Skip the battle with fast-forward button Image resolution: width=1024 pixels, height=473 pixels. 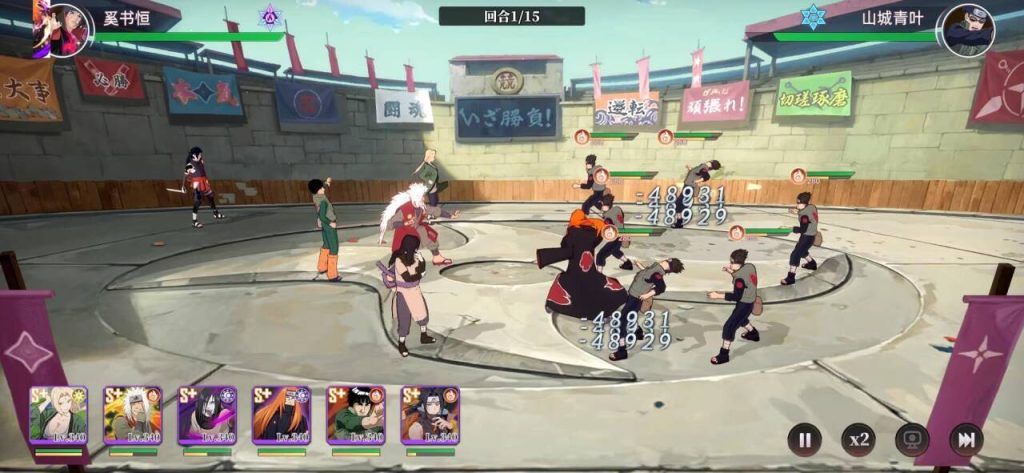(x=965, y=439)
